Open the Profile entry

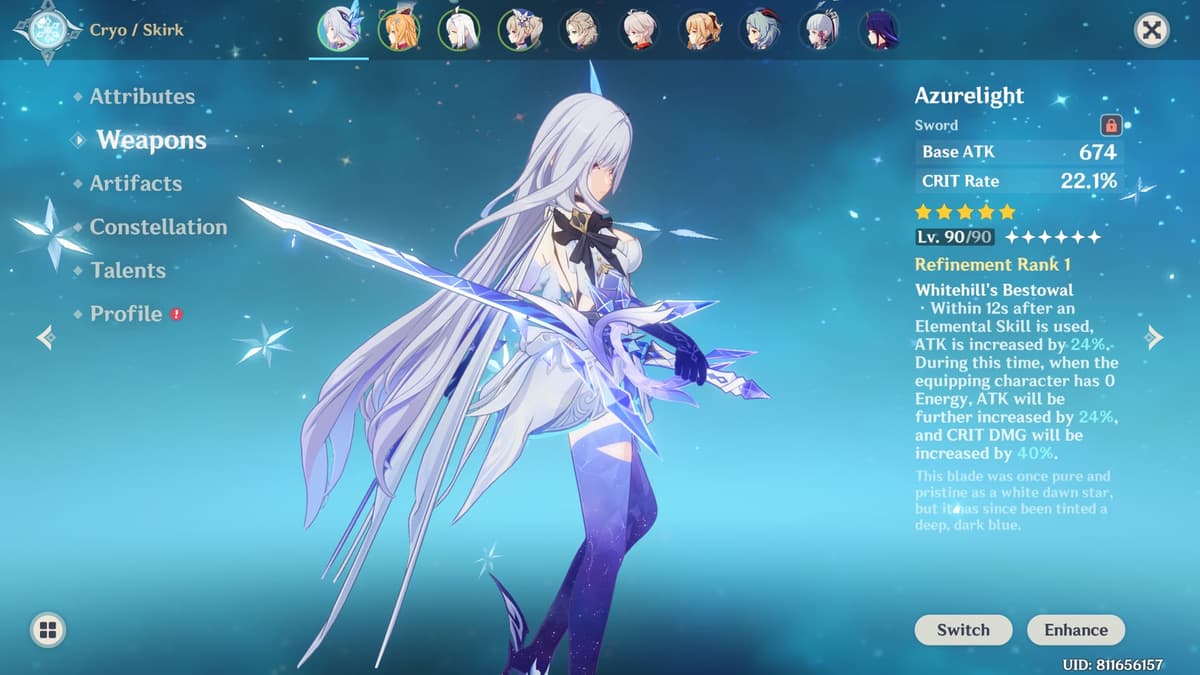[x=126, y=314]
